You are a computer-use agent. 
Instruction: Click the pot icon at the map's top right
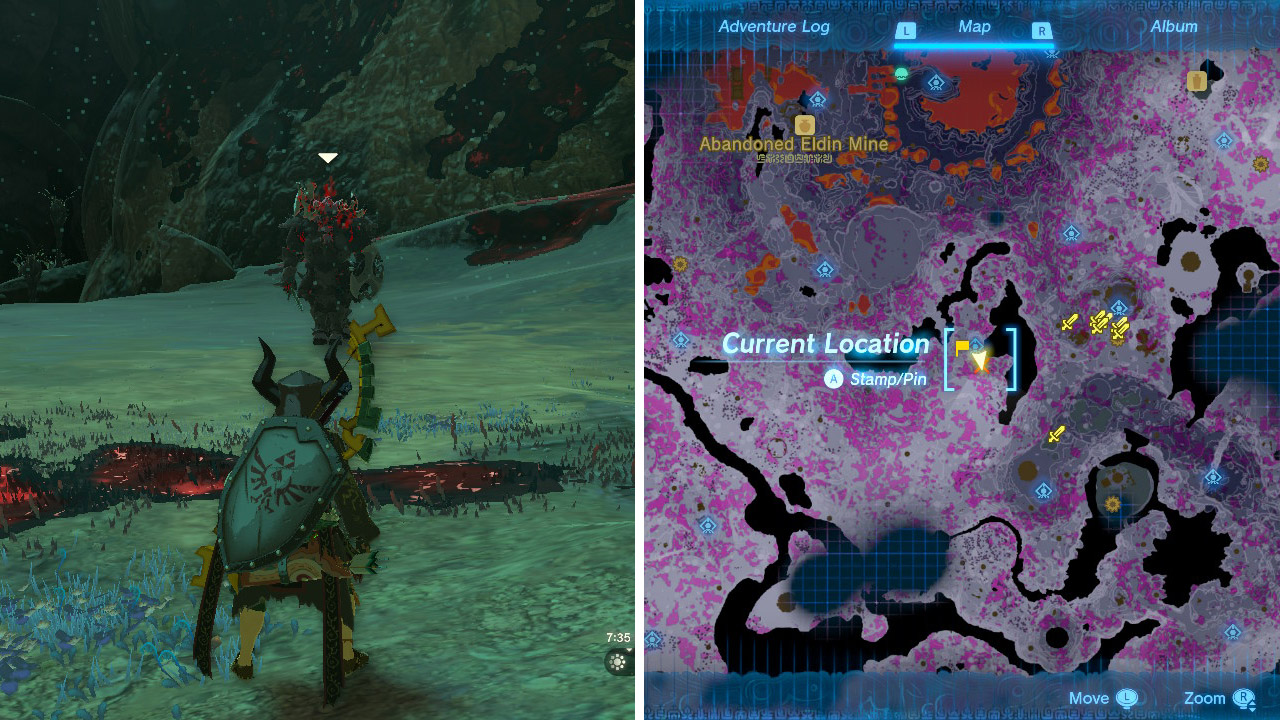tap(1198, 80)
